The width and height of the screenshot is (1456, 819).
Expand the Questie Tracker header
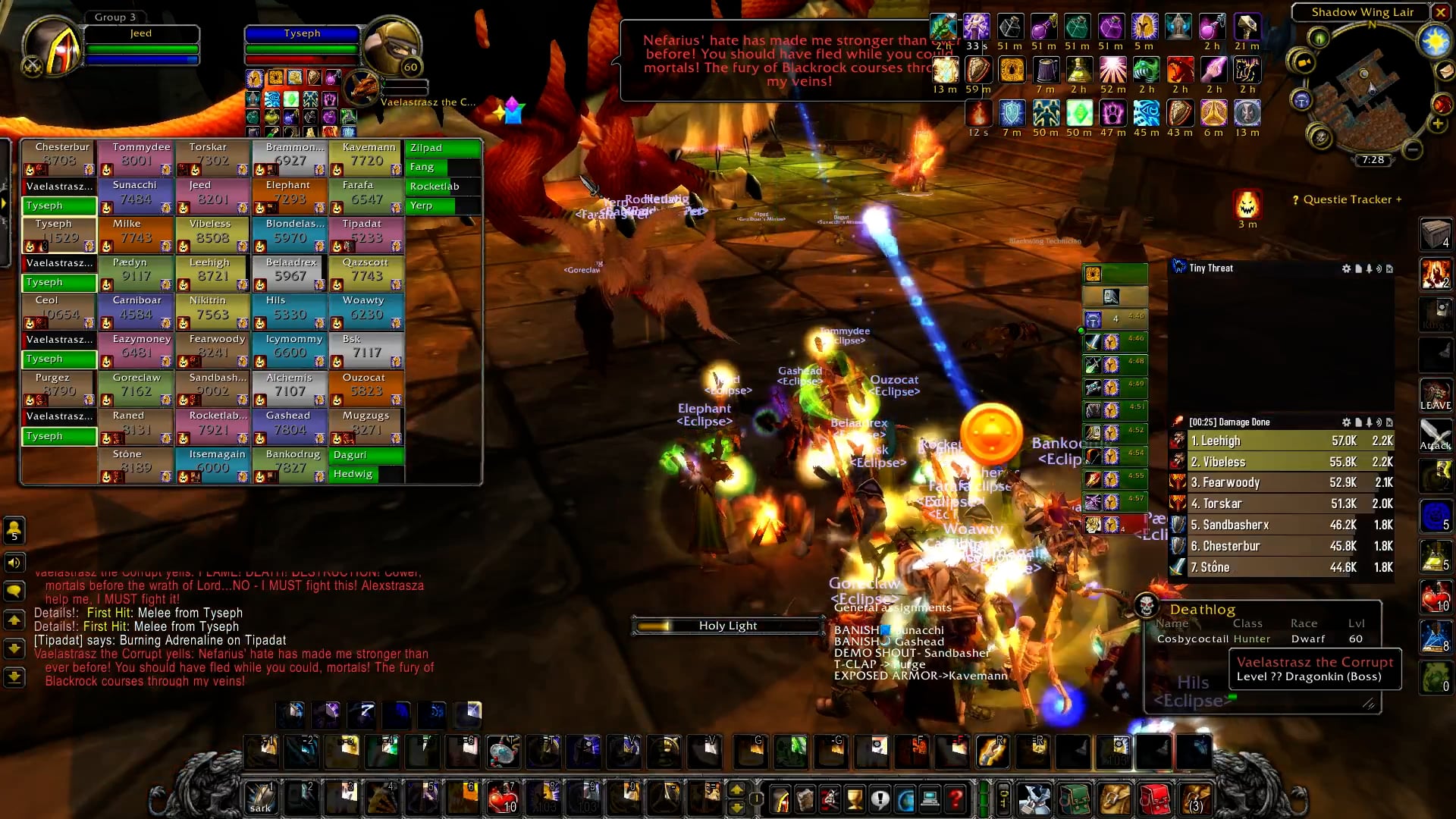tap(1347, 199)
